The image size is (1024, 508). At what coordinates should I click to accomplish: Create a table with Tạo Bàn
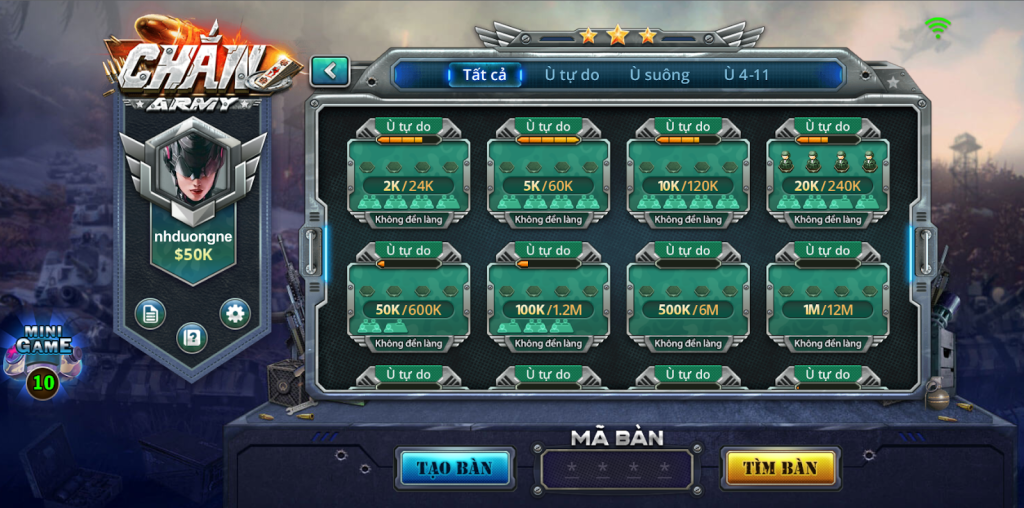click(455, 468)
